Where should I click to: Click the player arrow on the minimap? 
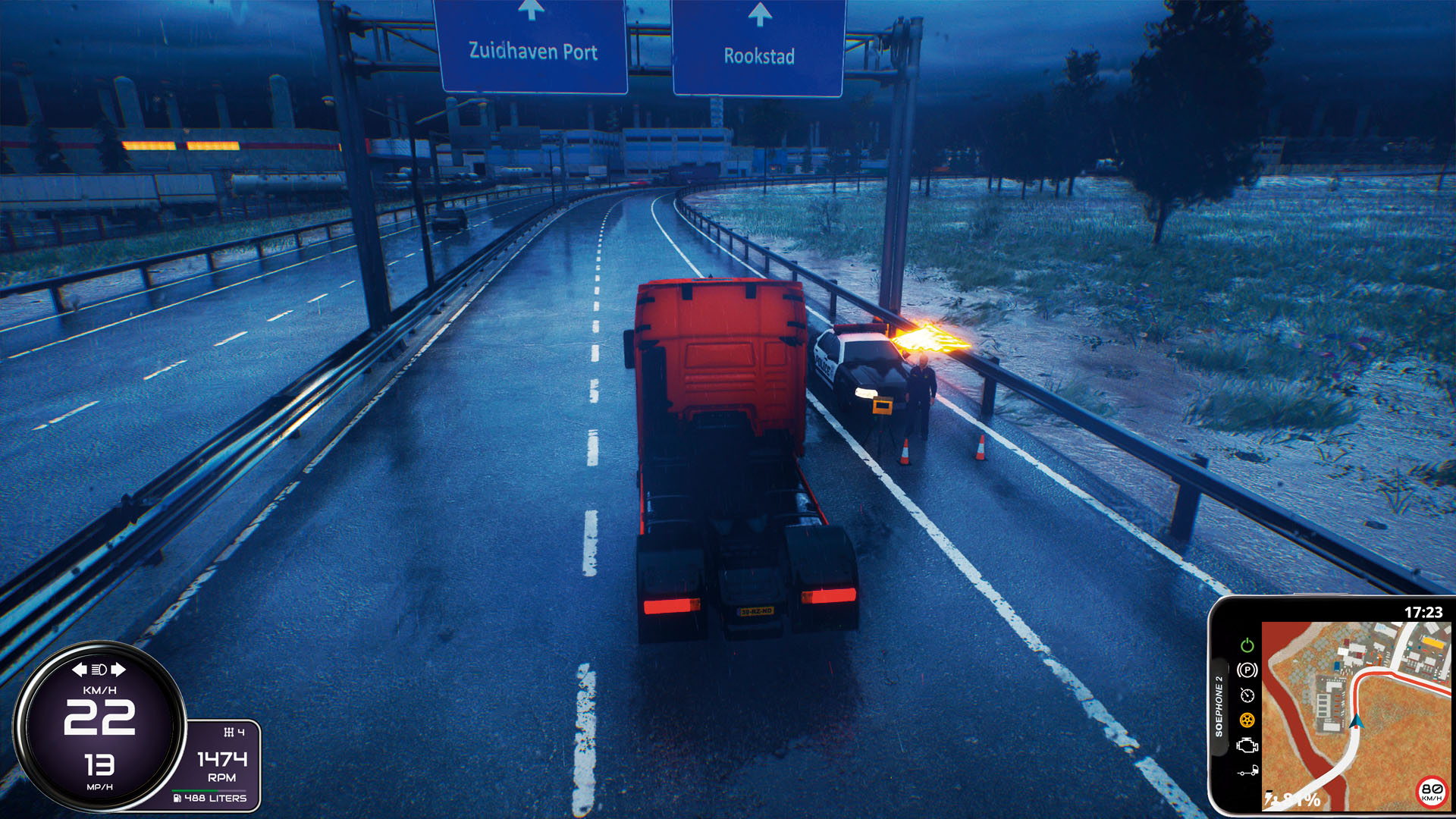tap(1357, 722)
